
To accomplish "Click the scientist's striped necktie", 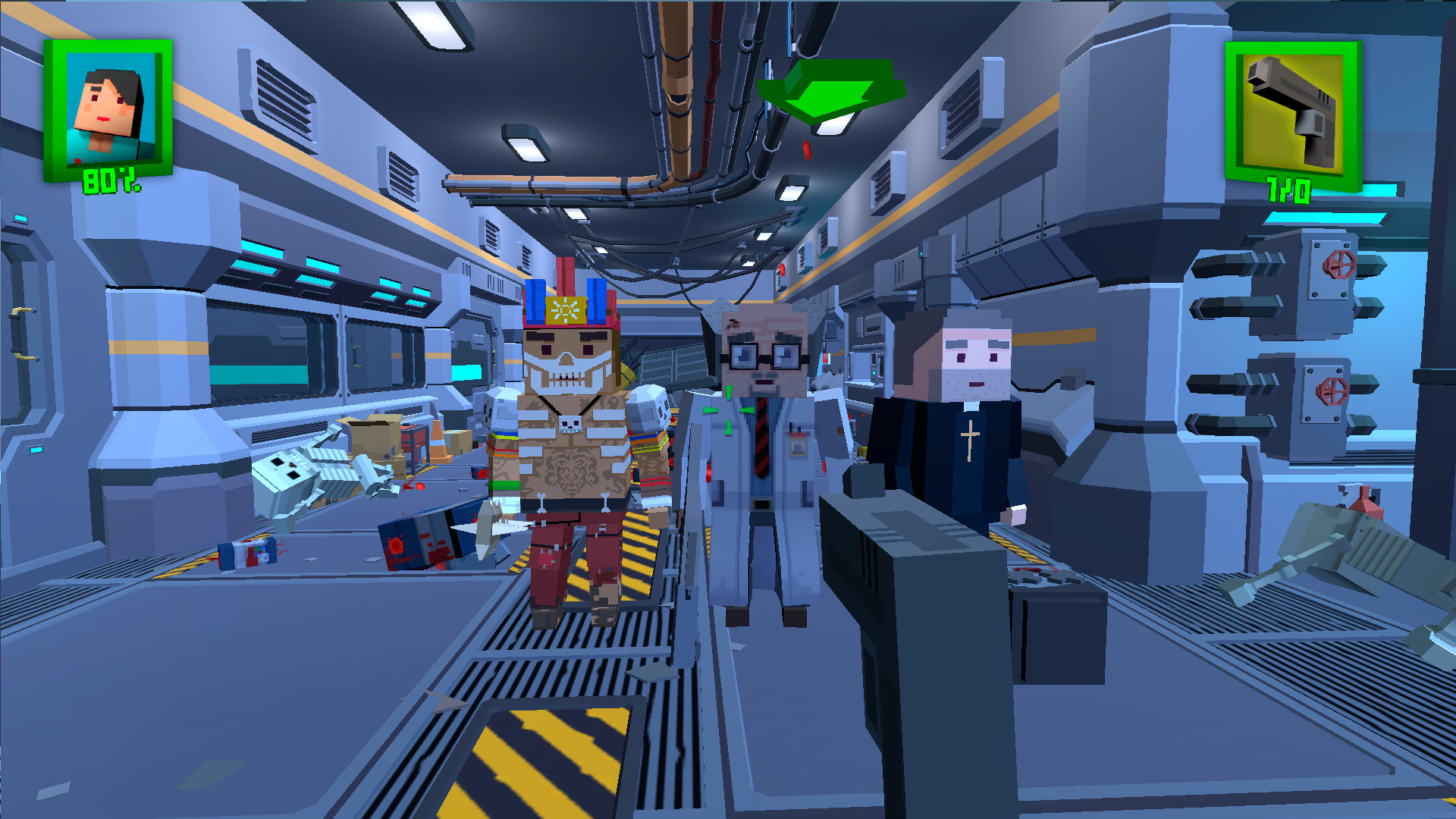I will click(x=763, y=440).
